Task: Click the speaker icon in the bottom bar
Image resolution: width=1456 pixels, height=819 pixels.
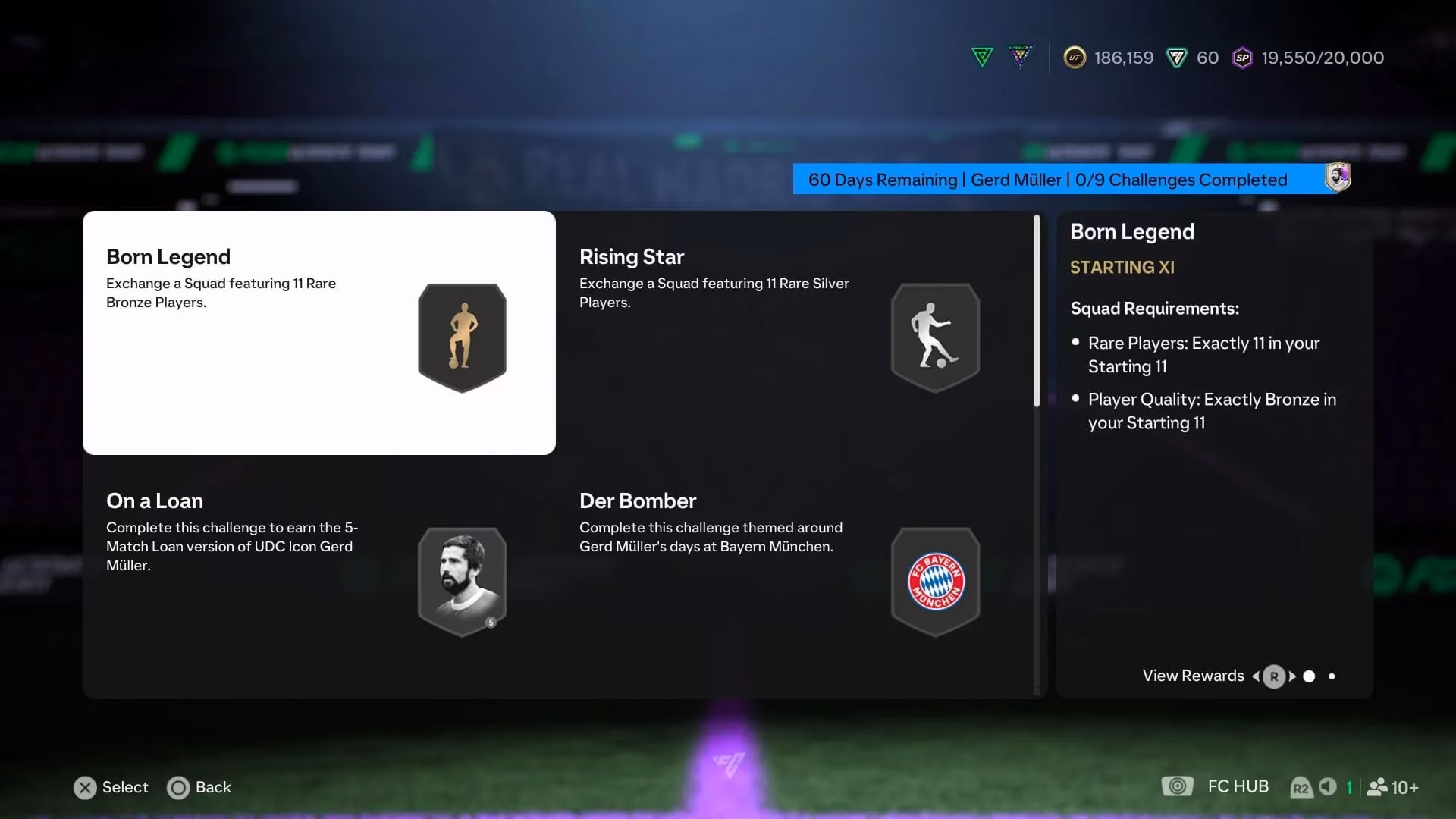Action: click(x=1326, y=786)
